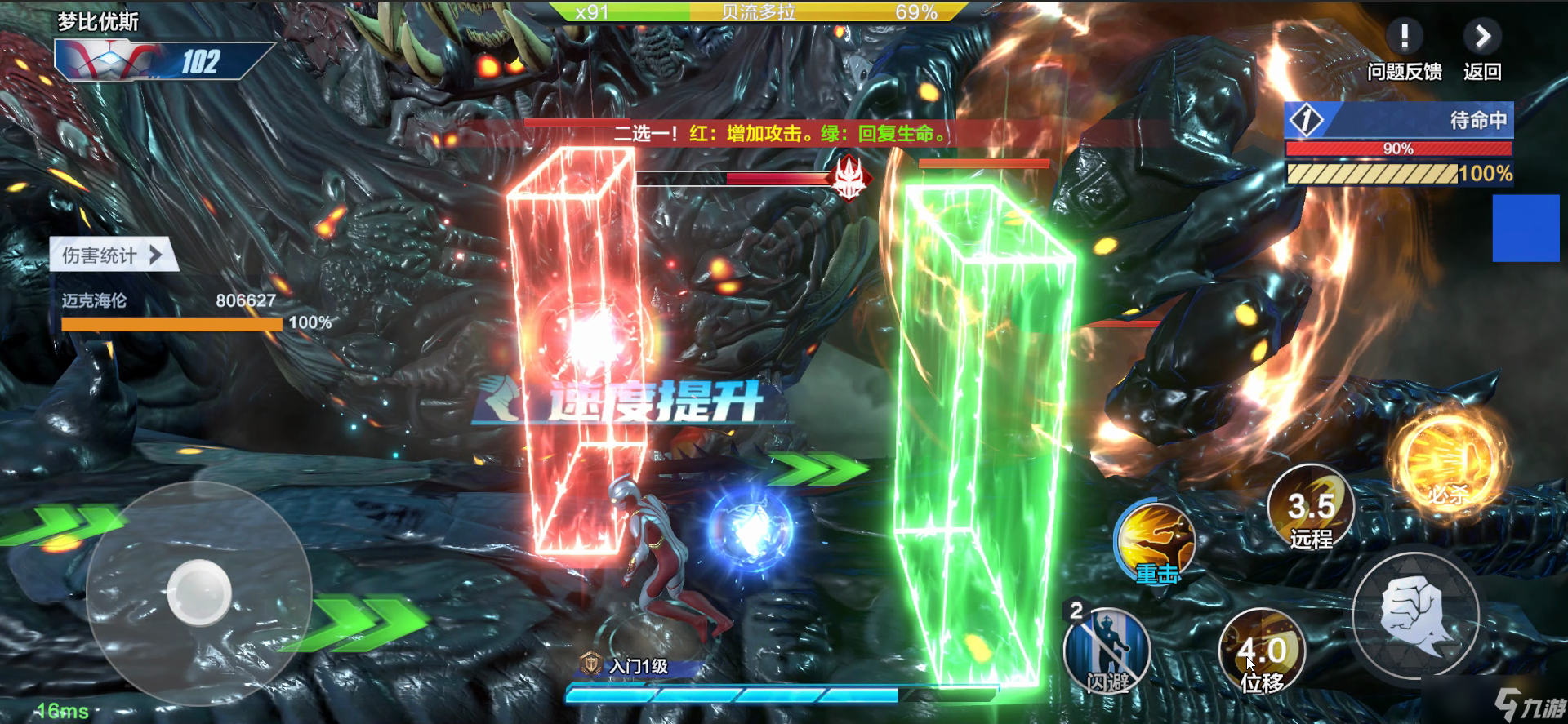The width and height of the screenshot is (1568, 724).
Task: Open the 待命中 standby panel
Action: [1399, 121]
